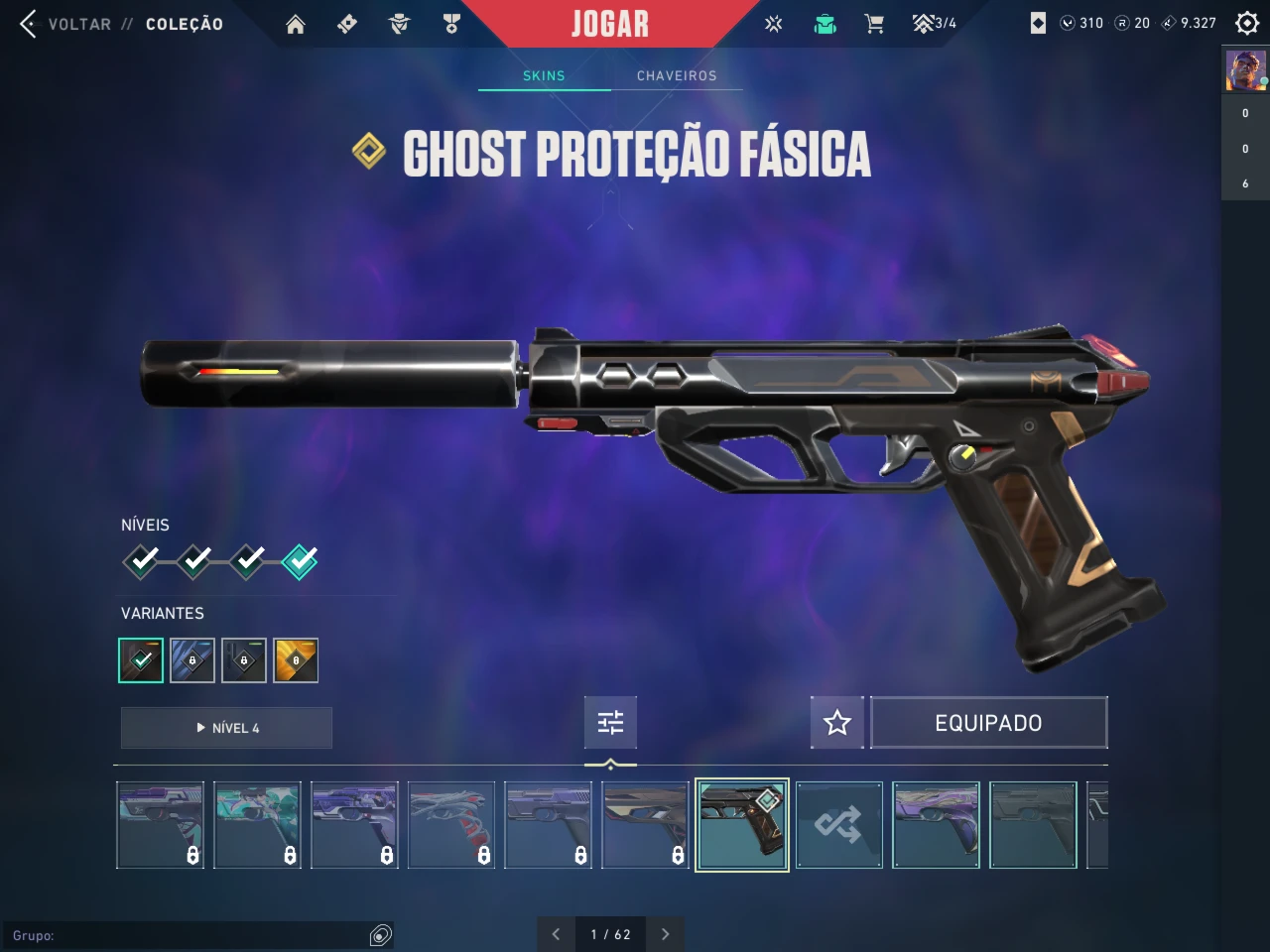Open the home screen icon
1270x952 pixels.
pyautogui.click(x=296, y=24)
